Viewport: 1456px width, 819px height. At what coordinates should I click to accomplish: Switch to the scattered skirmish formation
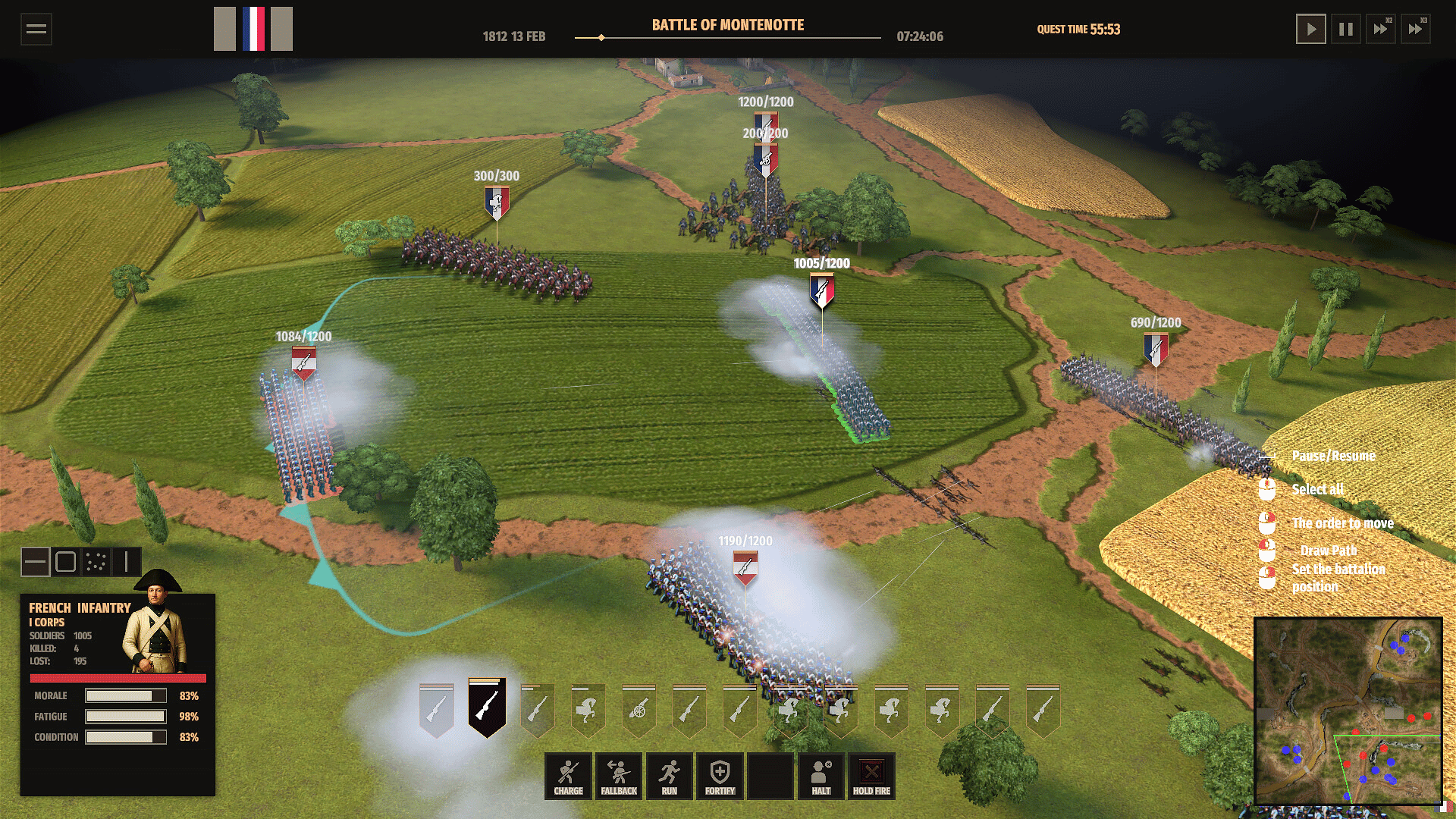click(x=96, y=562)
